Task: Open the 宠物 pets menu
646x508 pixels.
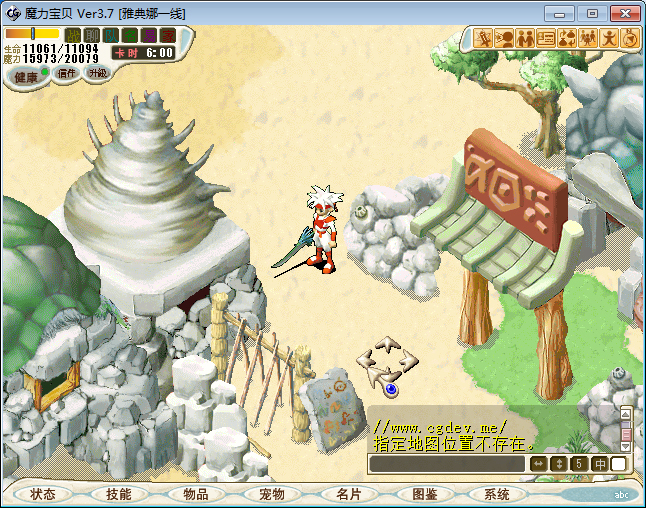Action: 271,494
